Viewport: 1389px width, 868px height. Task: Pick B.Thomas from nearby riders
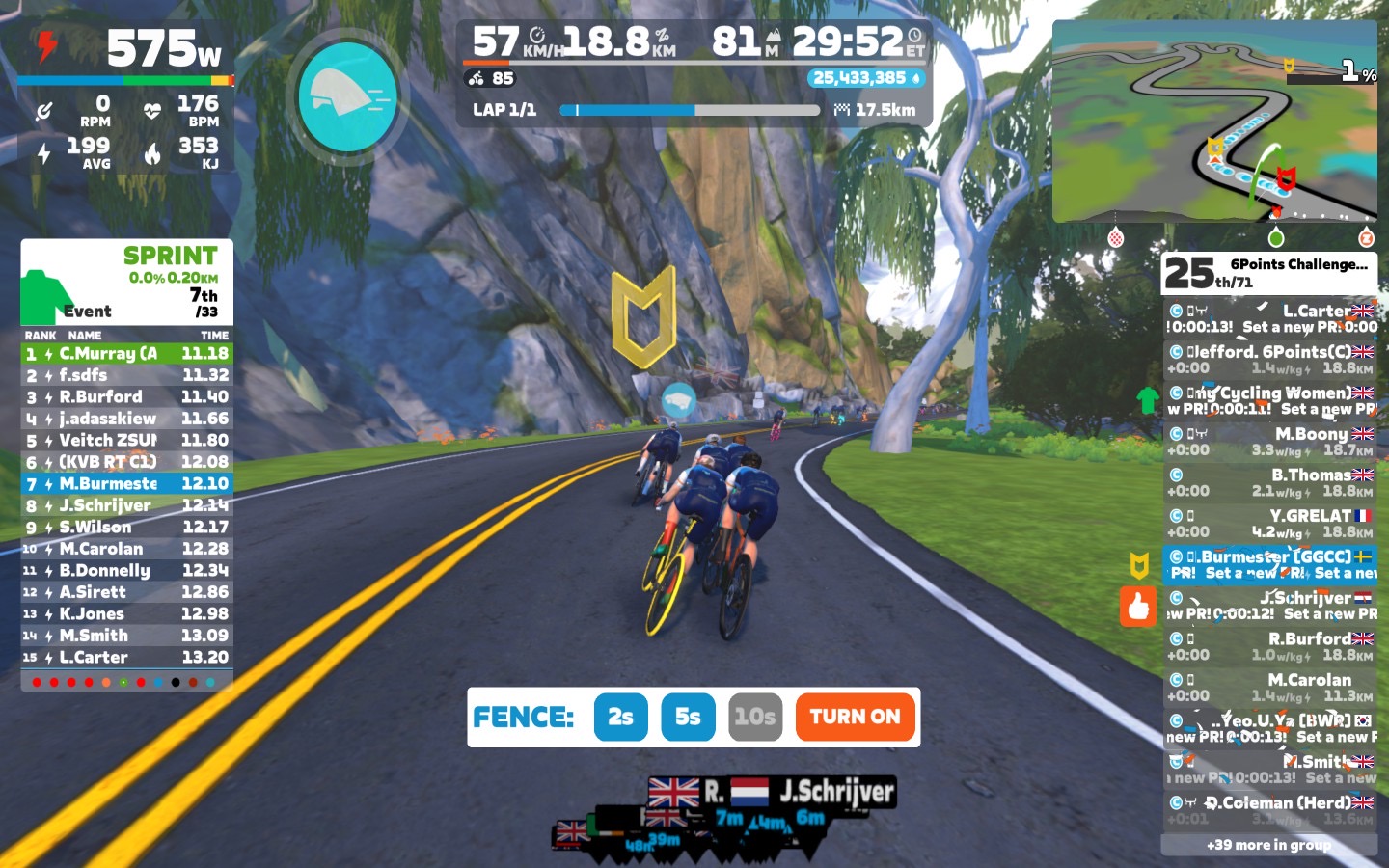(x=1269, y=482)
